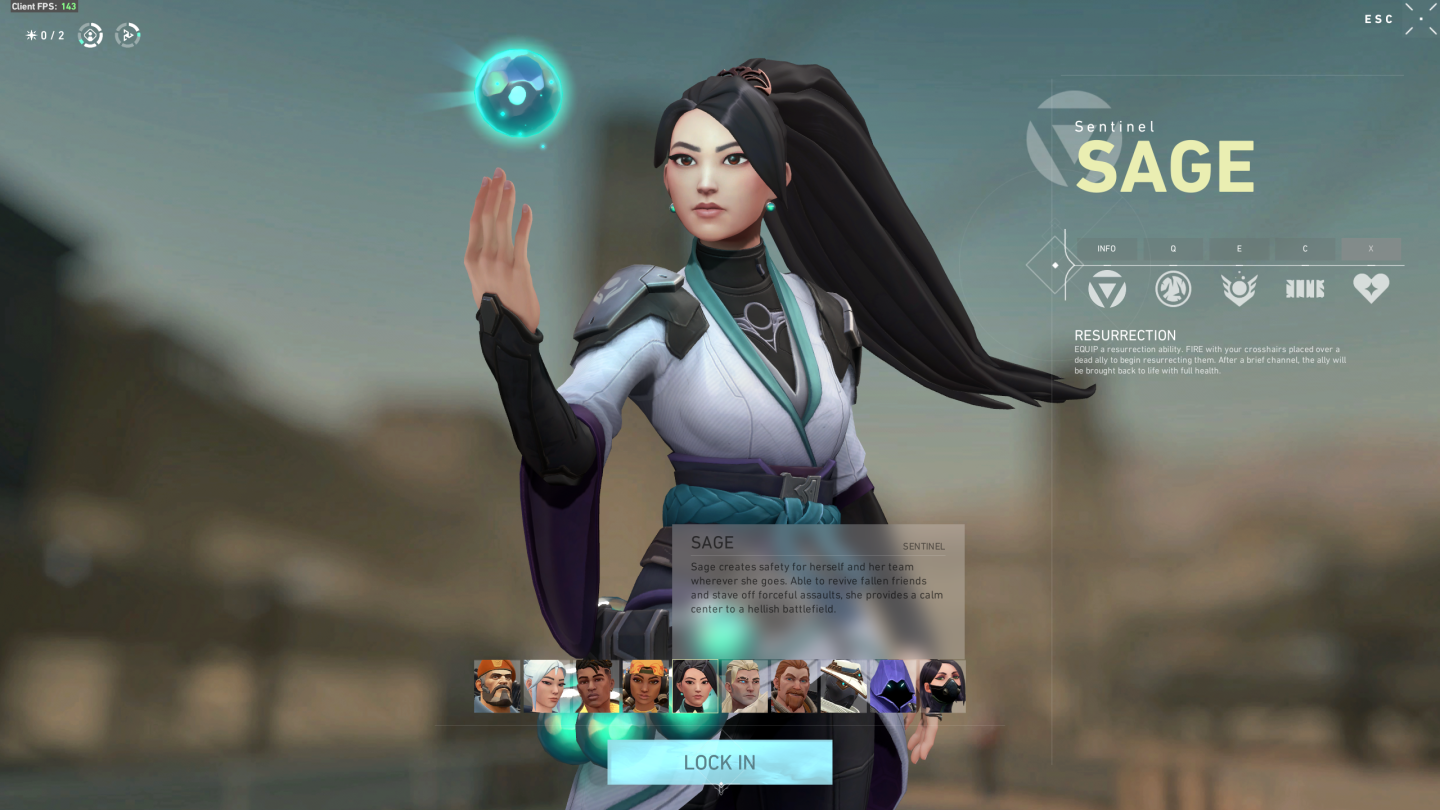Open the Slow Orb ability icon
The width and height of the screenshot is (1440, 810).
tap(1173, 288)
